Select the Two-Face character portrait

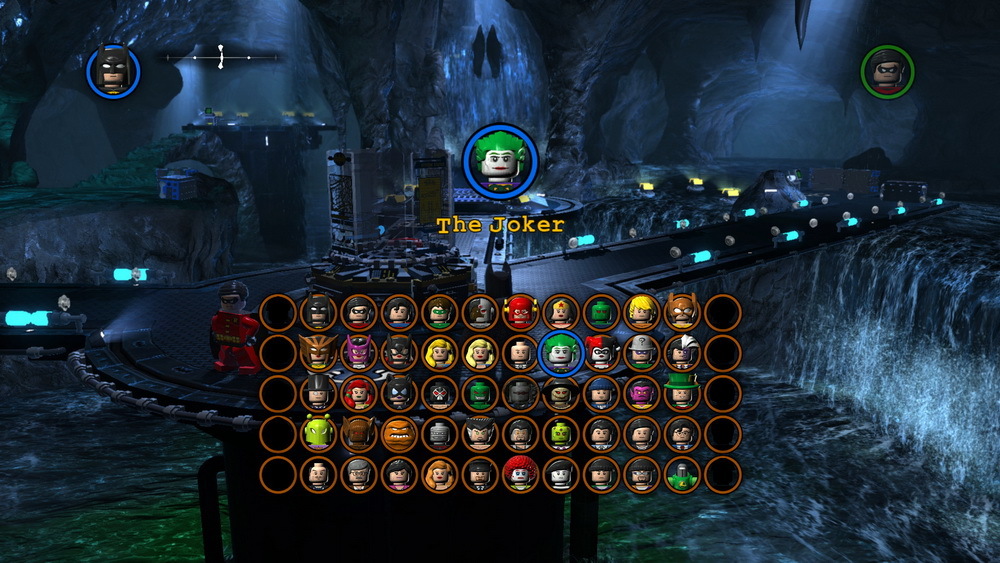coord(681,352)
